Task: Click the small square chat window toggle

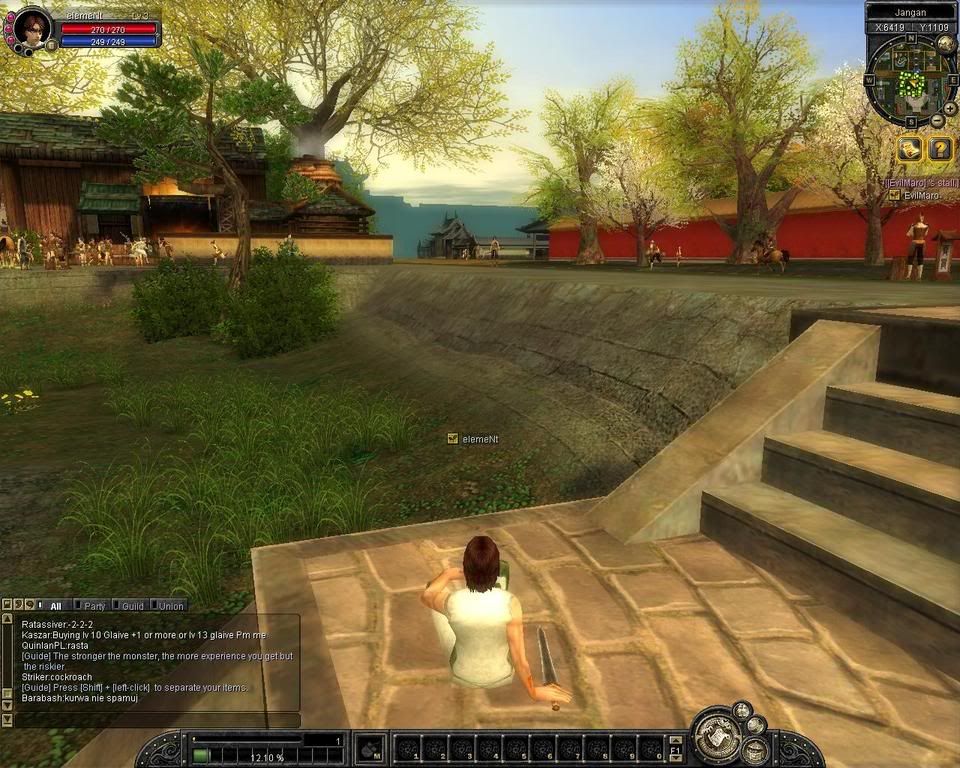Action: click(x=7, y=605)
